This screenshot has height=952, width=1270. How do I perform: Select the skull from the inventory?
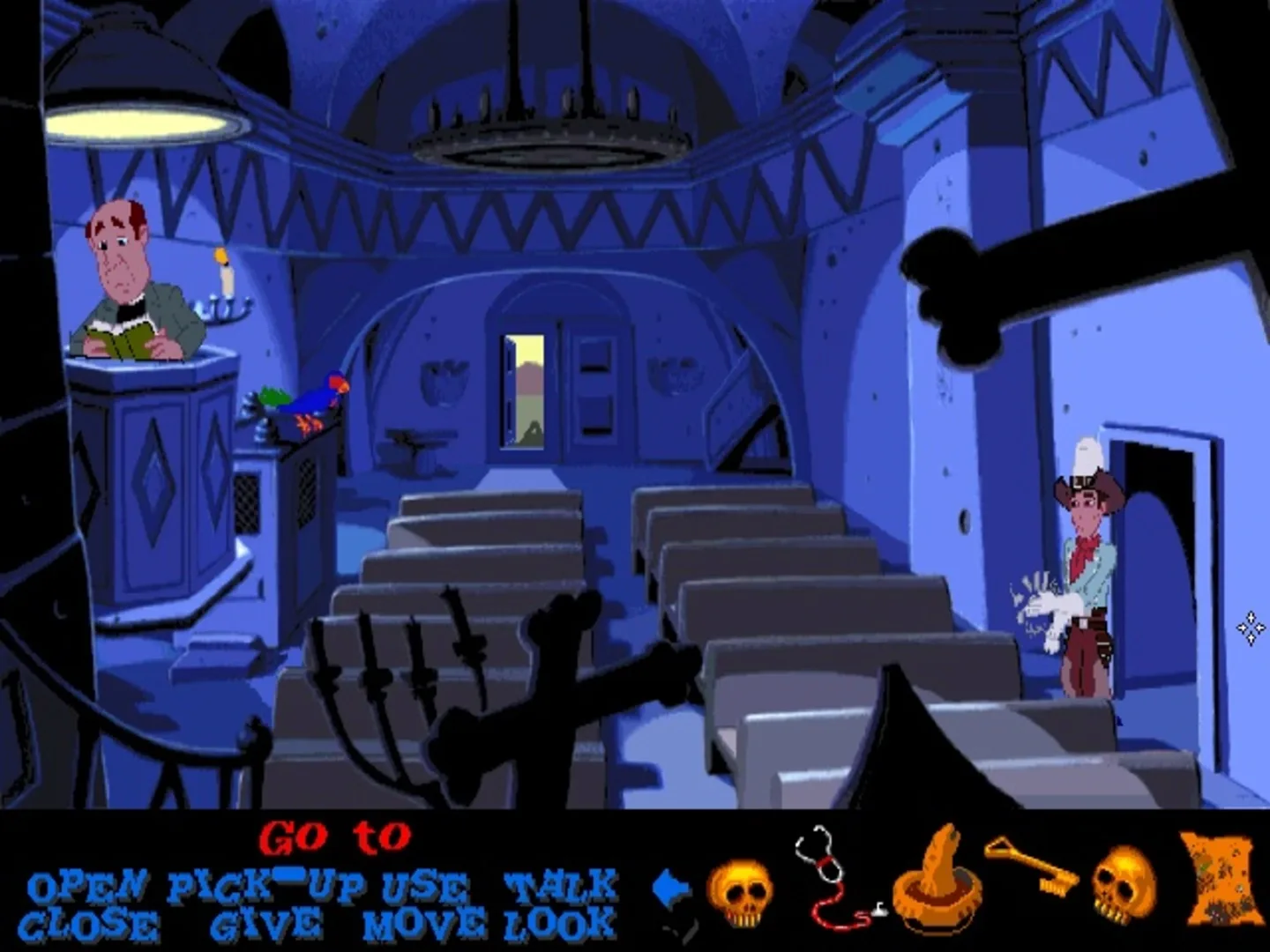[743, 892]
